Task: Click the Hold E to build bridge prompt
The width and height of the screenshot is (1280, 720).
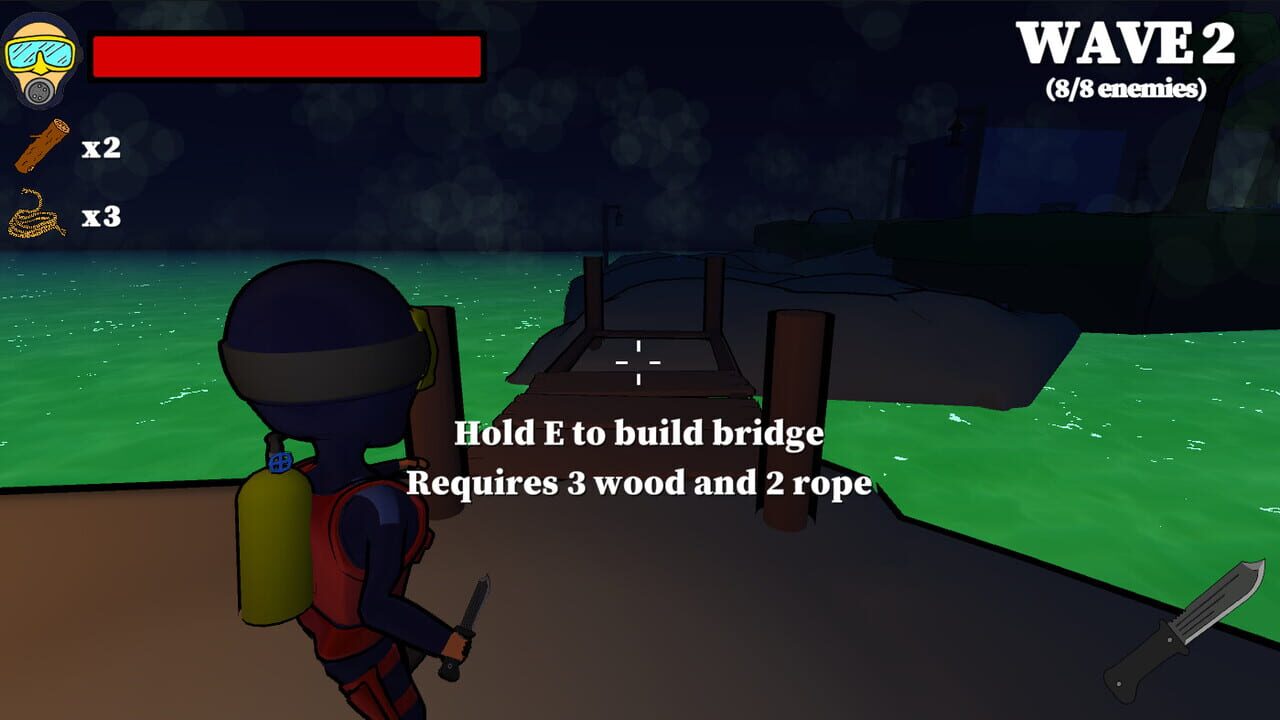Action: 638,434
